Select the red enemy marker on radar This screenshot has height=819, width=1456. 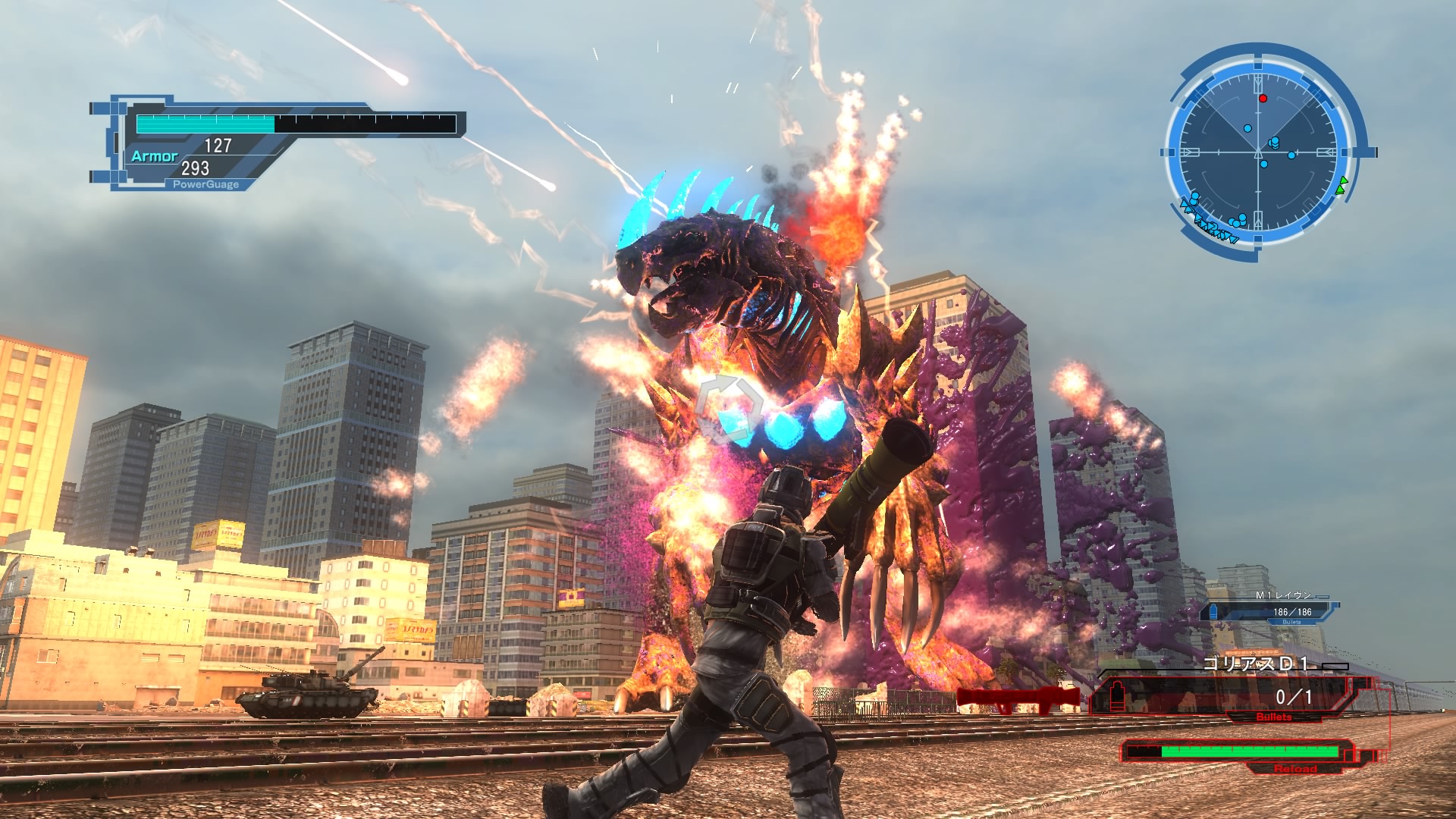1263,99
